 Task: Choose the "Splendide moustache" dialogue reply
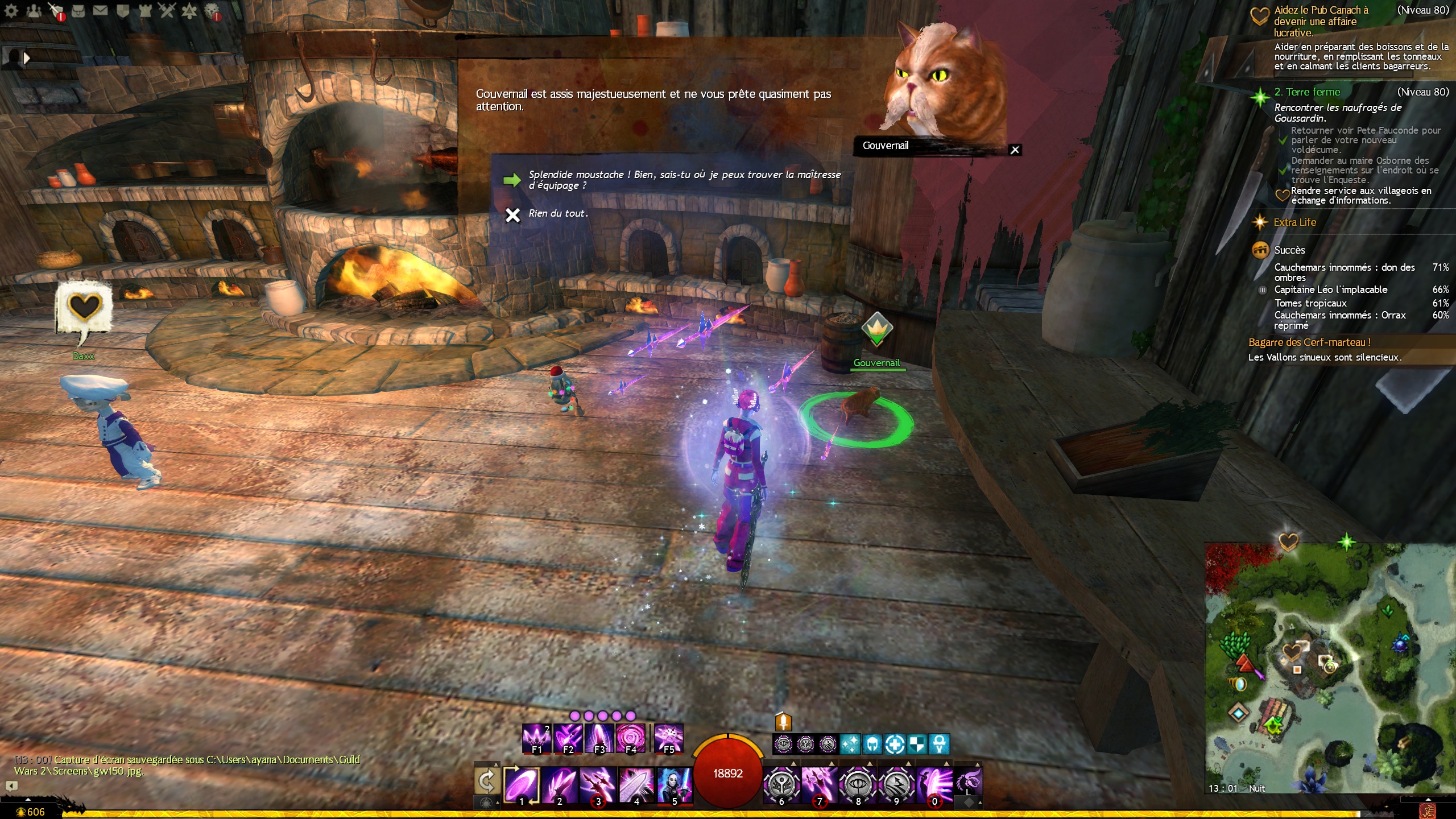pyautogui.click(x=684, y=180)
